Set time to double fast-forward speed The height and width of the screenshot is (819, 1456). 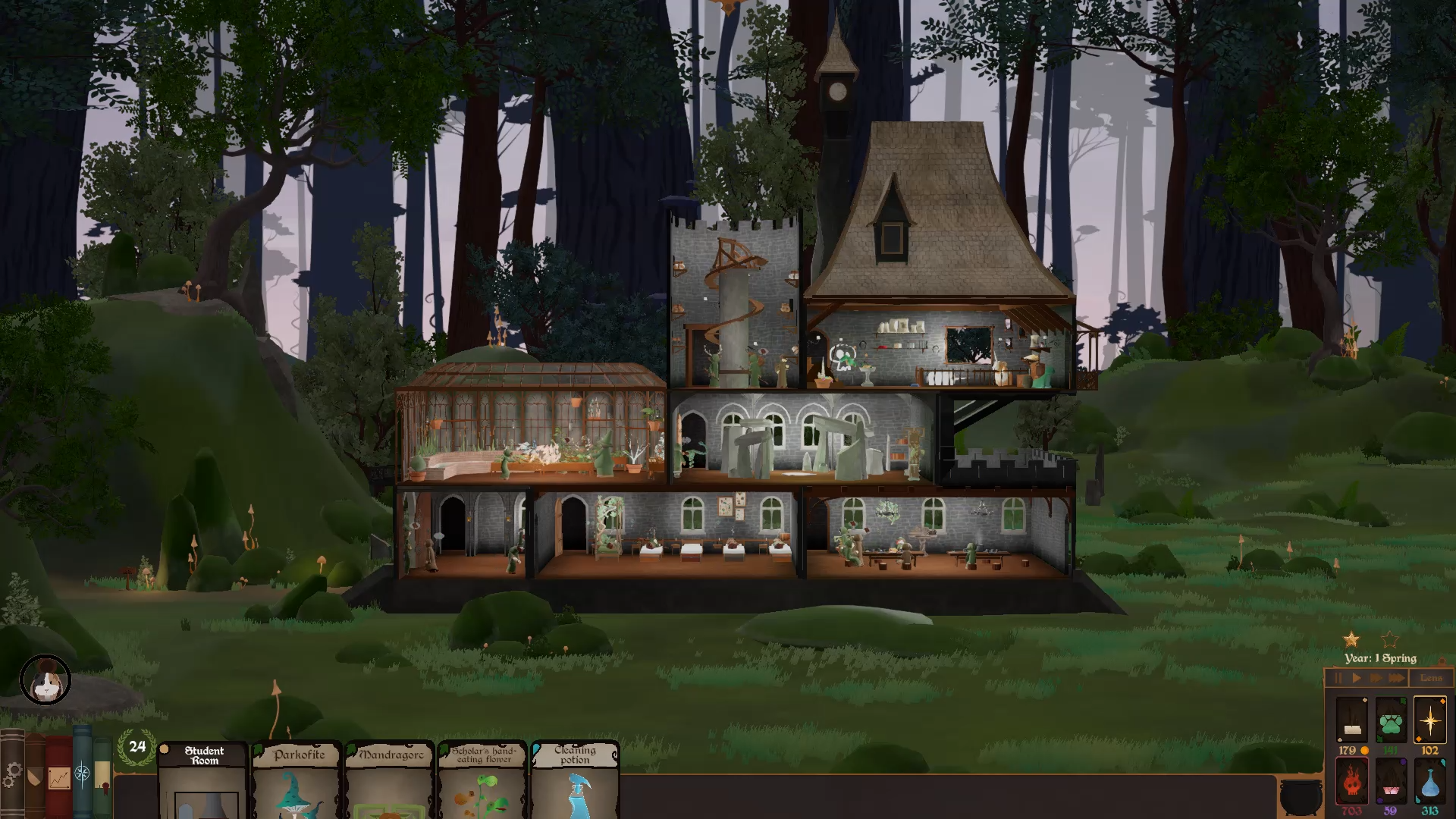(x=1376, y=678)
